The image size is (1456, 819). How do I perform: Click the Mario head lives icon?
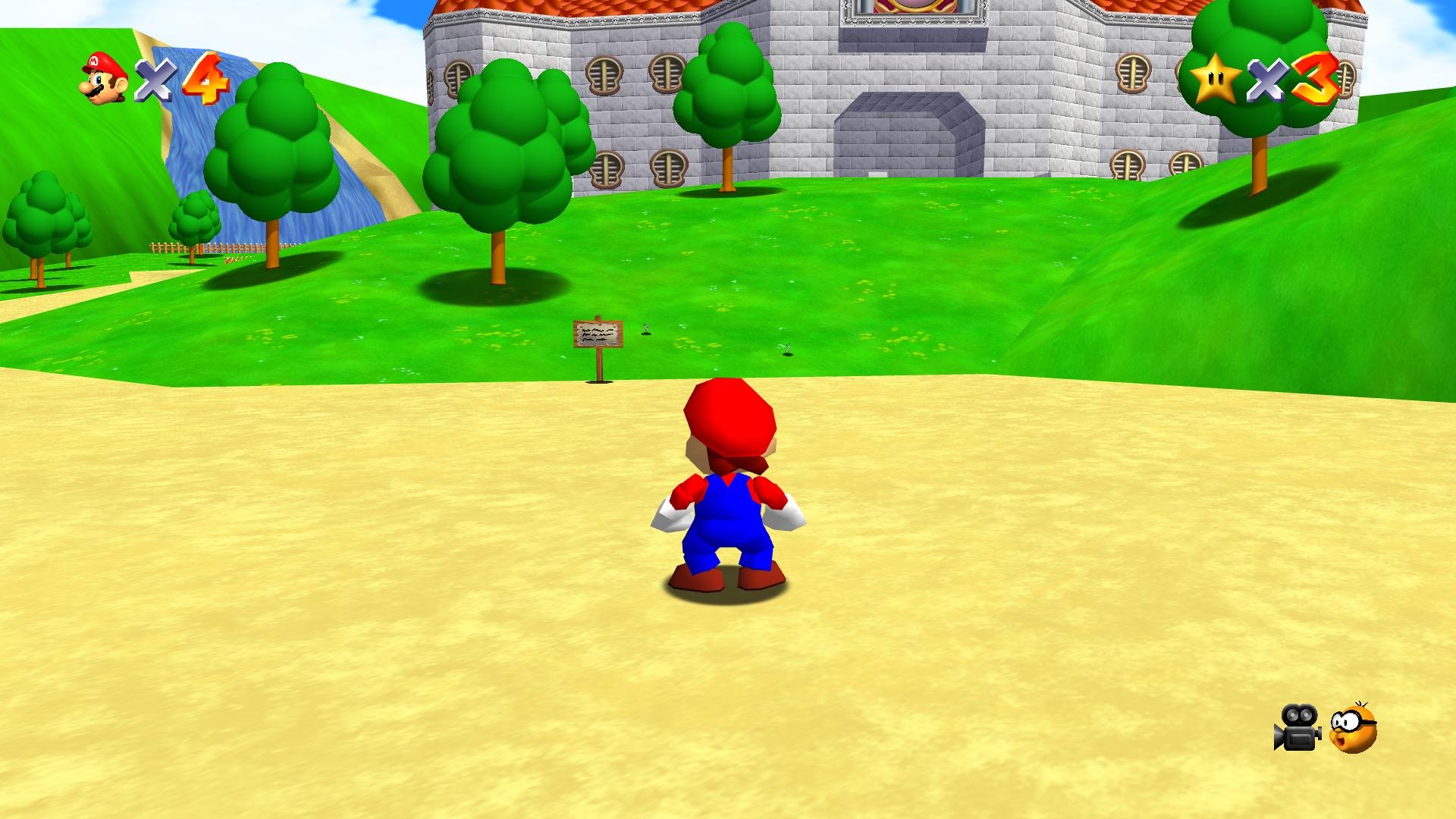(104, 78)
